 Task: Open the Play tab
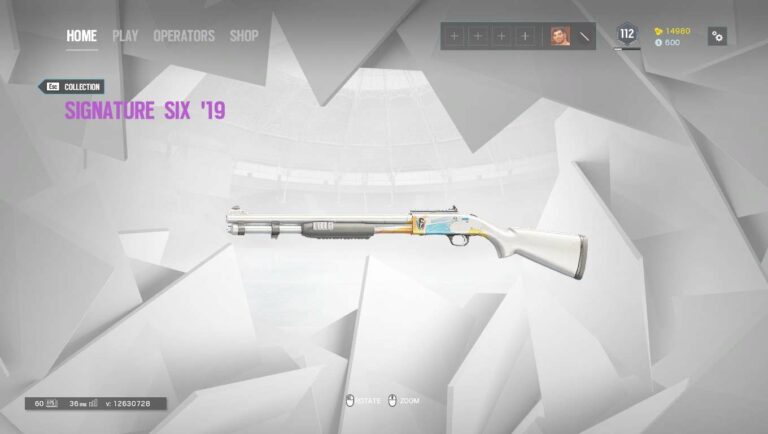125,36
